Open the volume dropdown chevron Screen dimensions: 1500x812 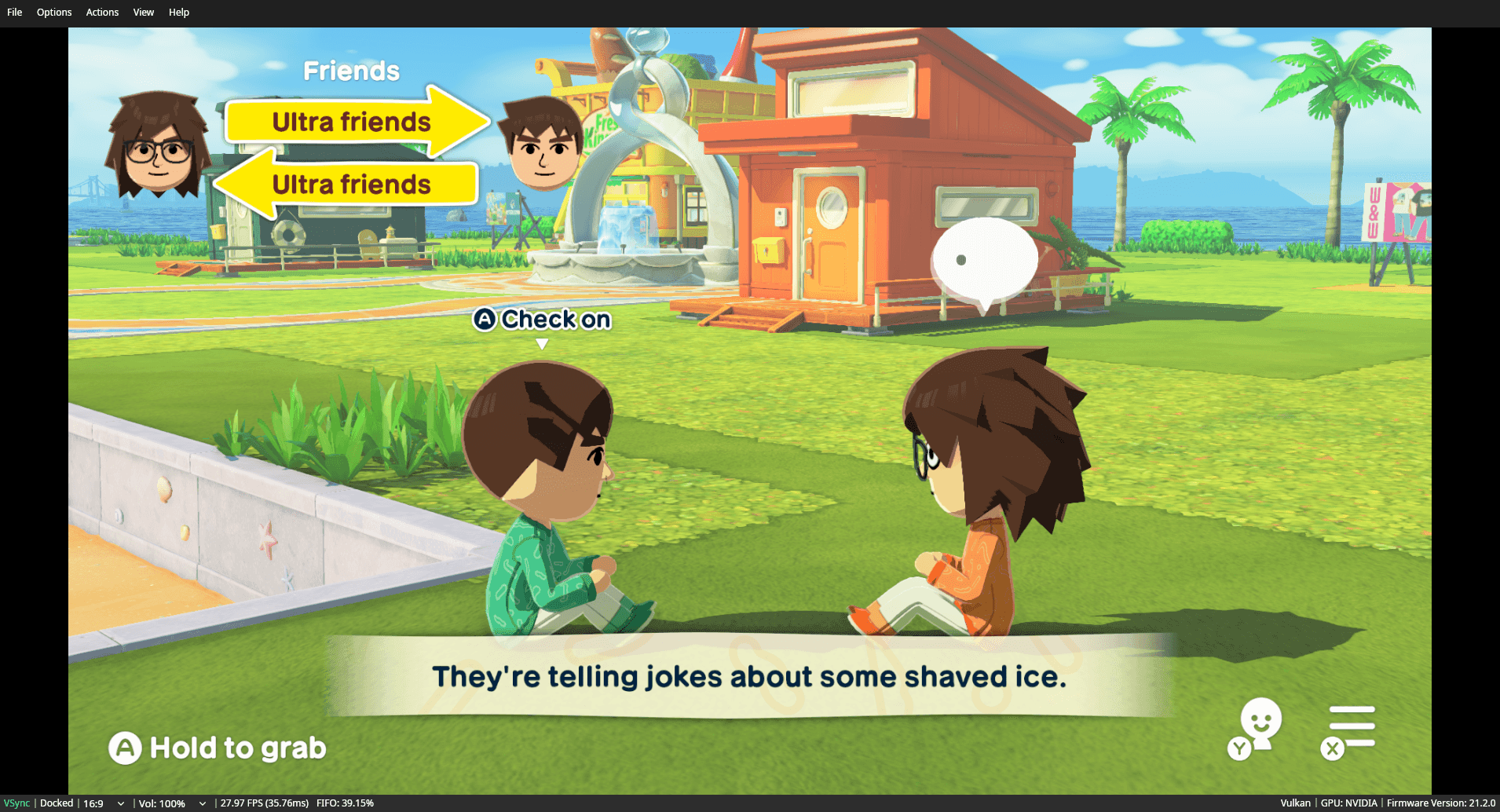coord(203,803)
